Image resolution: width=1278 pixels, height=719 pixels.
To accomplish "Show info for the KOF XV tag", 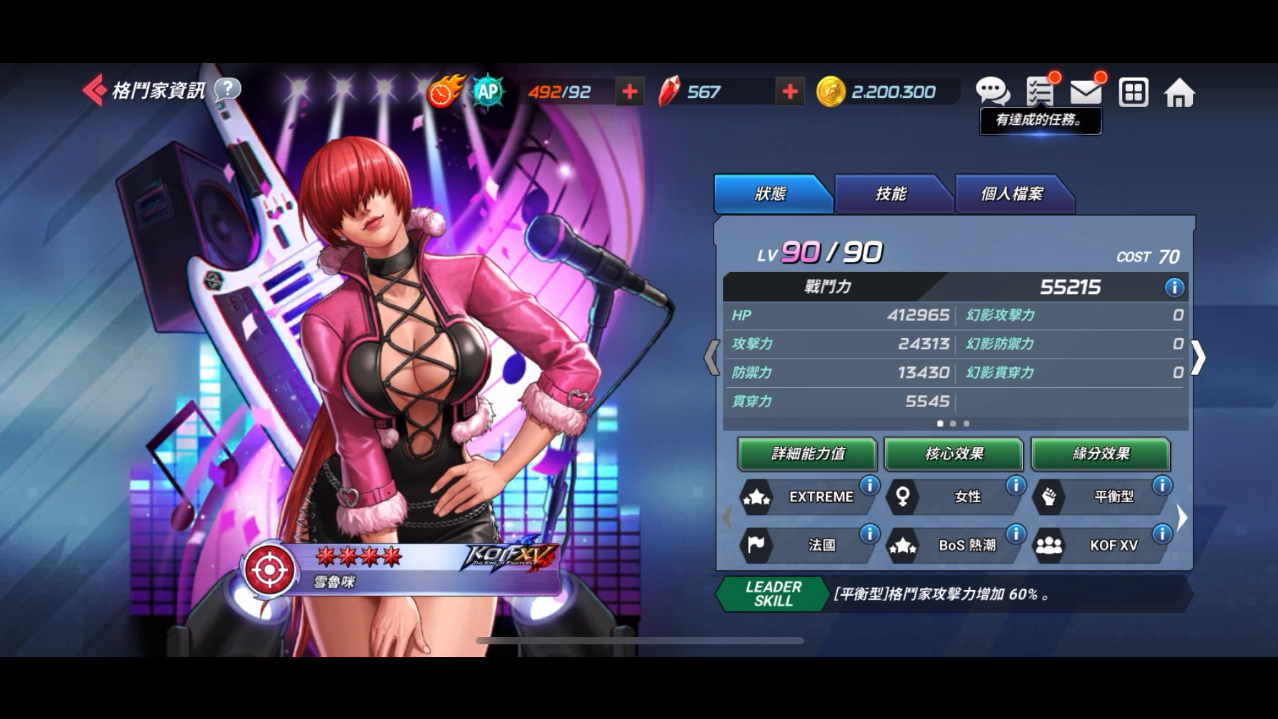I will click(1162, 534).
